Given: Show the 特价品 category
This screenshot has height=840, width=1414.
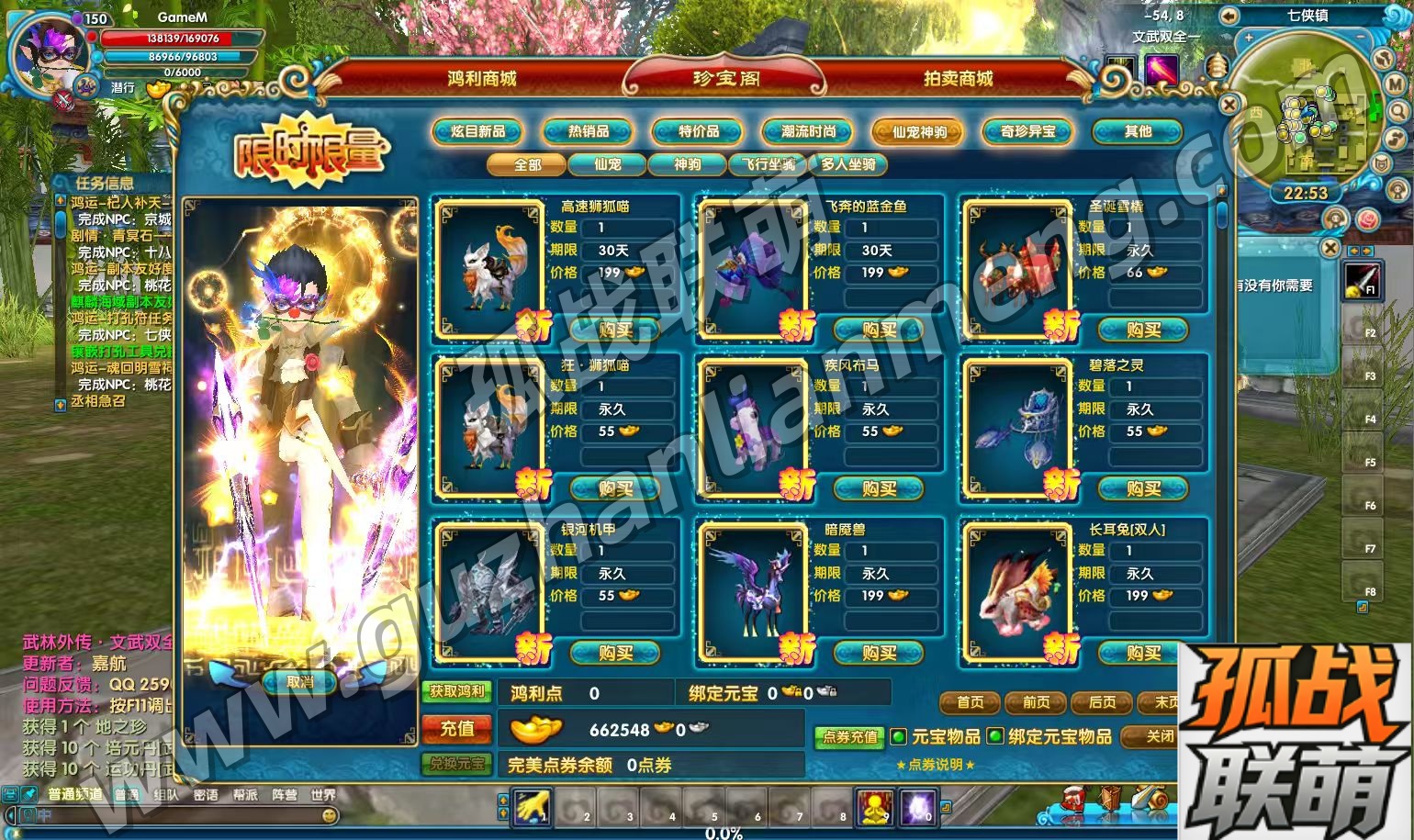Looking at the screenshot, I should [698, 132].
